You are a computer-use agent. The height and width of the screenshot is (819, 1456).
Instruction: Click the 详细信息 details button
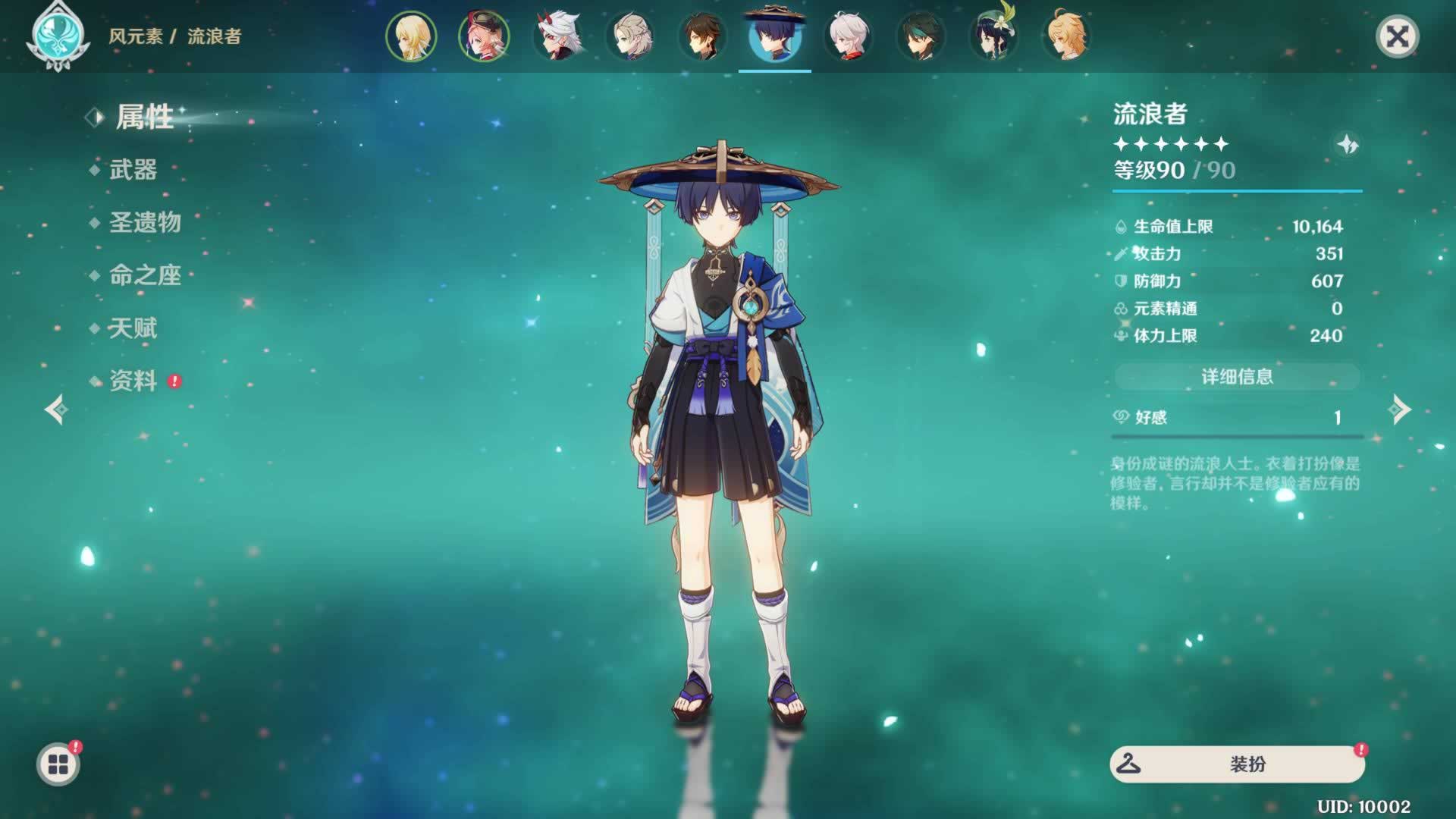[1237, 377]
